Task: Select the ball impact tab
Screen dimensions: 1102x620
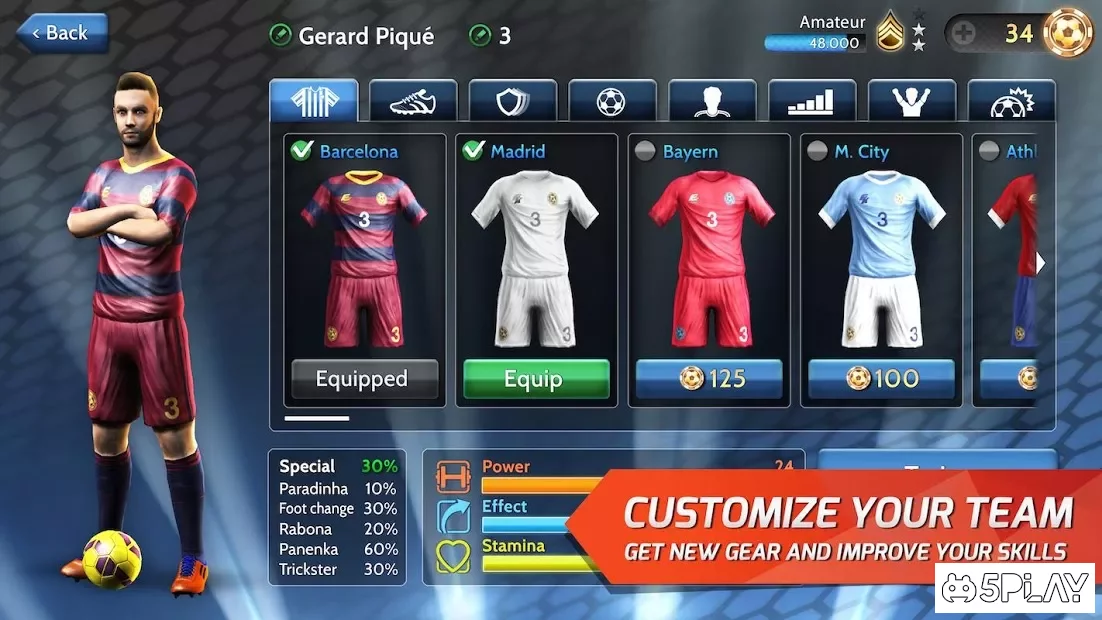Action: click(1010, 101)
